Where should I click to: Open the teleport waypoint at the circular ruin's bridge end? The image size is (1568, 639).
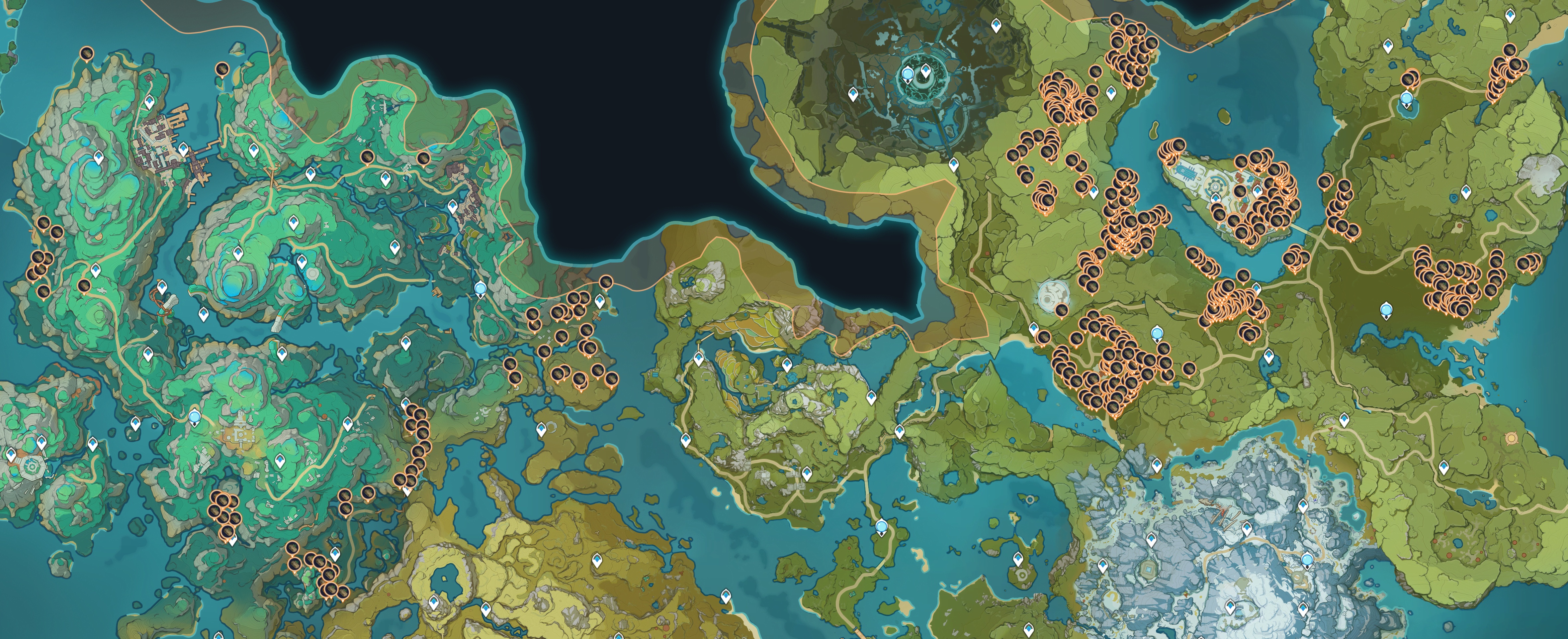[954, 164]
